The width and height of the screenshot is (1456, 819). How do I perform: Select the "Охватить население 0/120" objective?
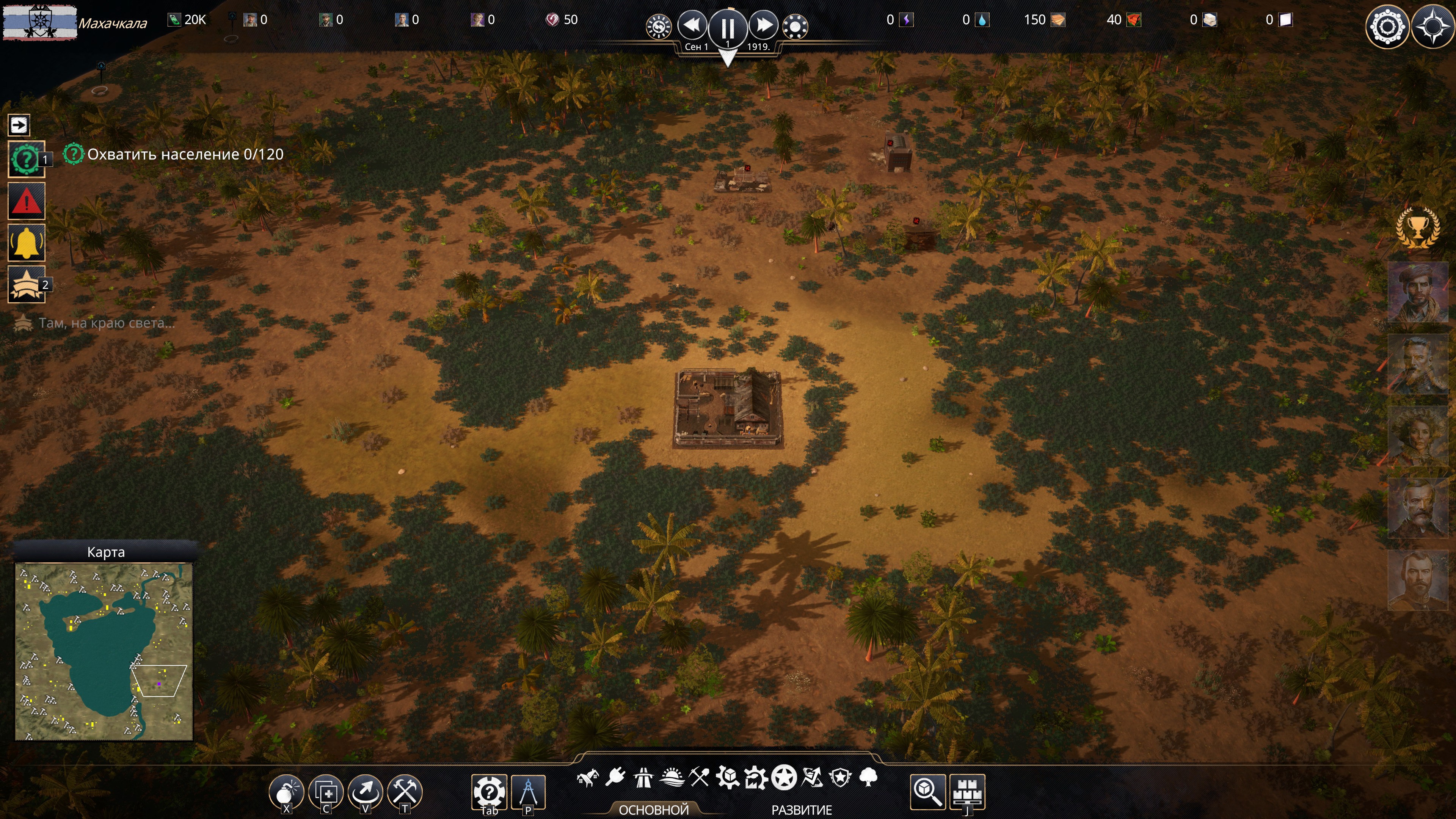[x=185, y=154]
